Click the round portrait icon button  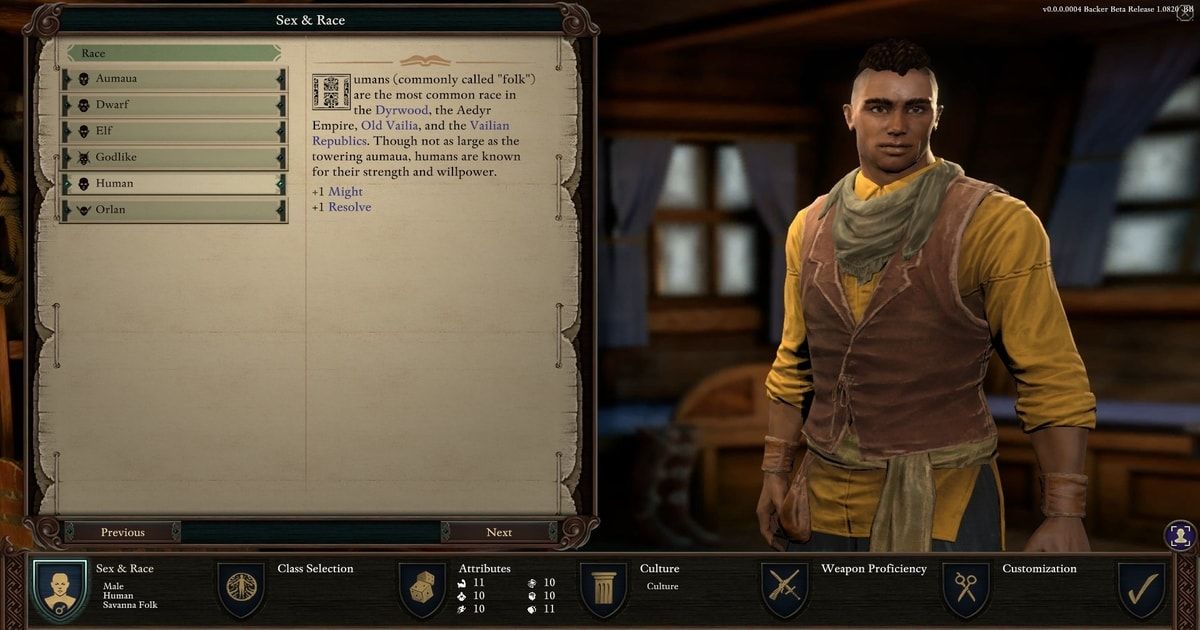point(1180,536)
